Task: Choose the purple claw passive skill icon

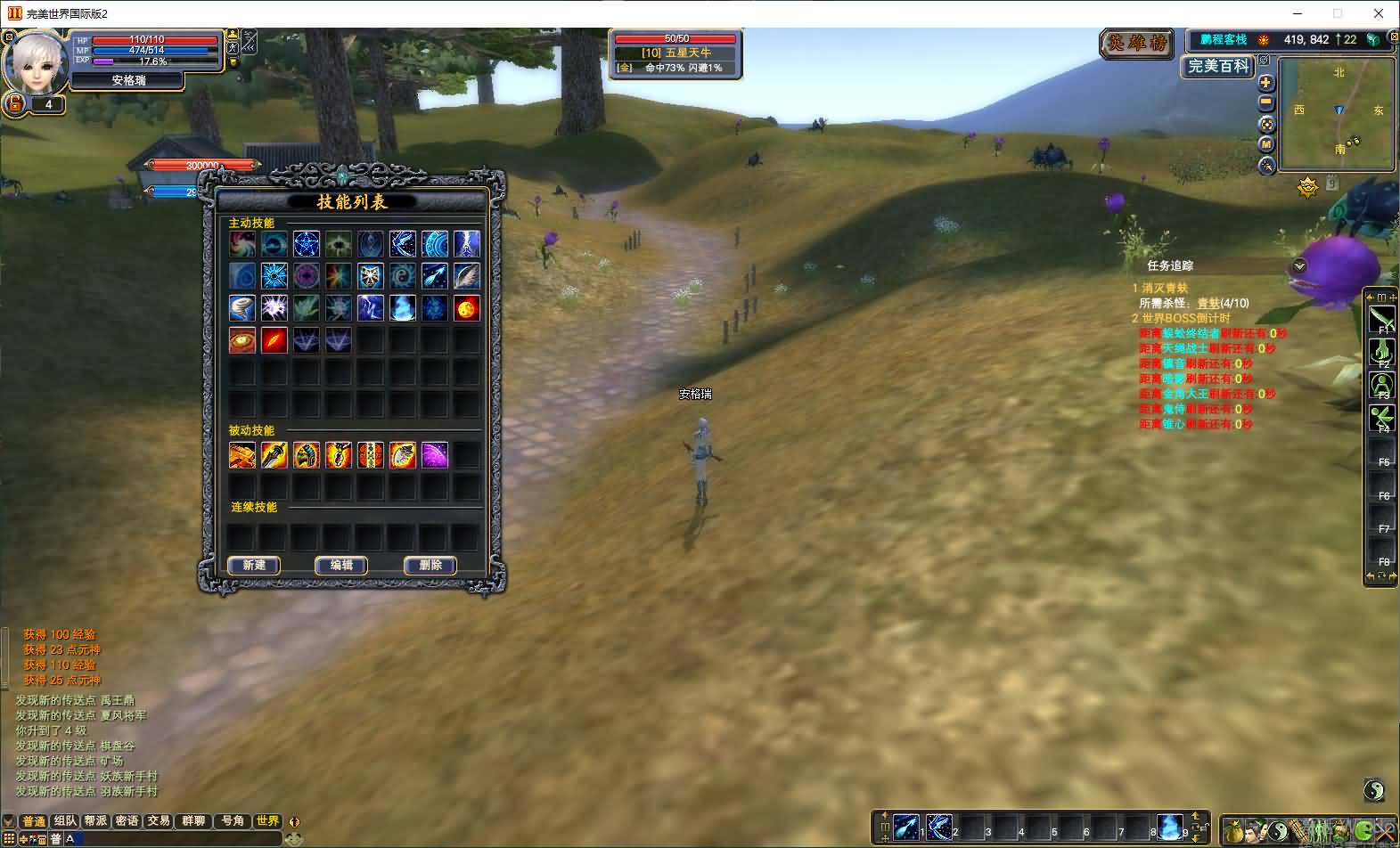Action: [x=434, y=455]
